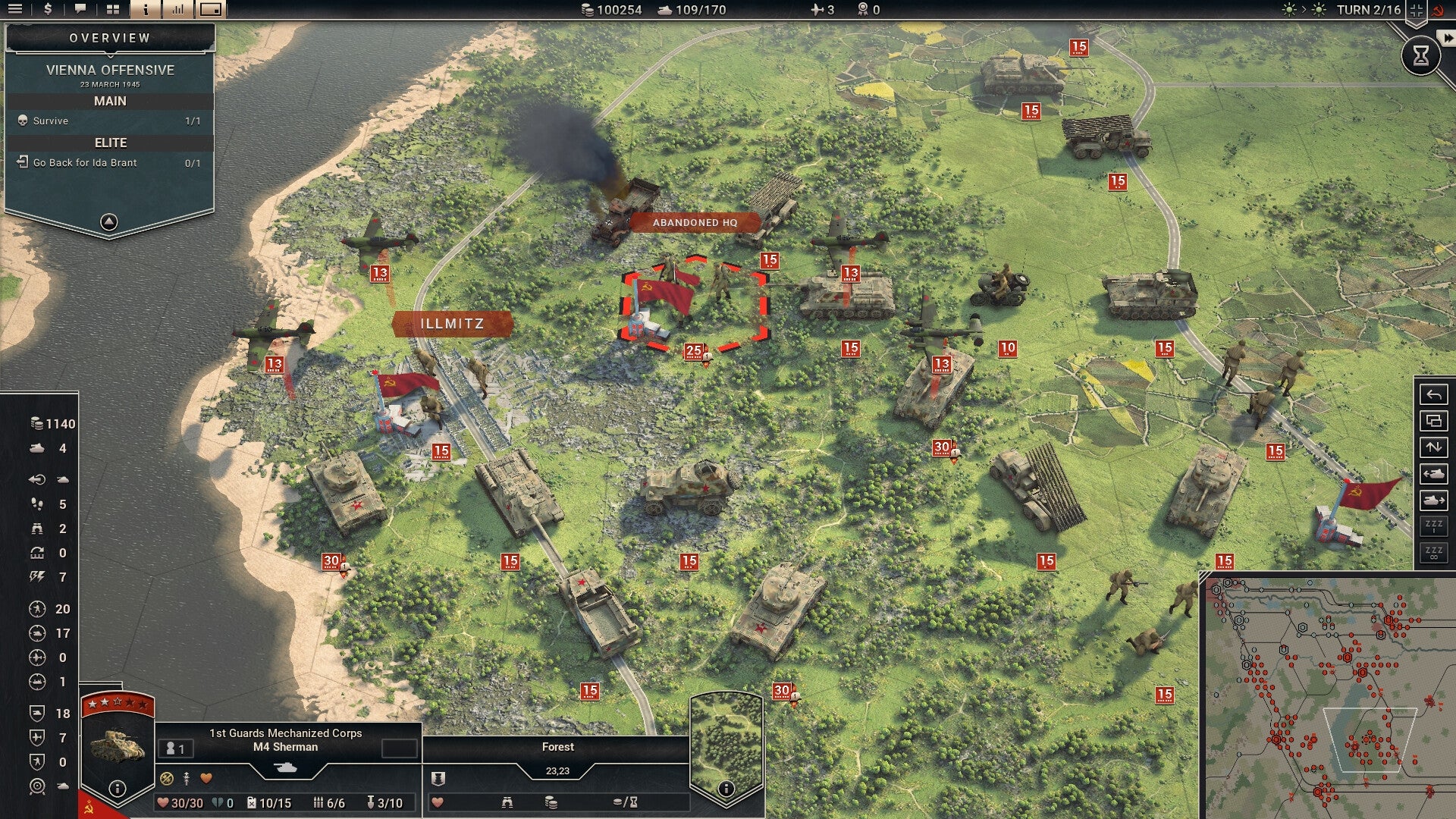The image size is (1456, 819).
Task: Click the unit experience stars bar
Action: pyautogui.click(x=114, y=702)
